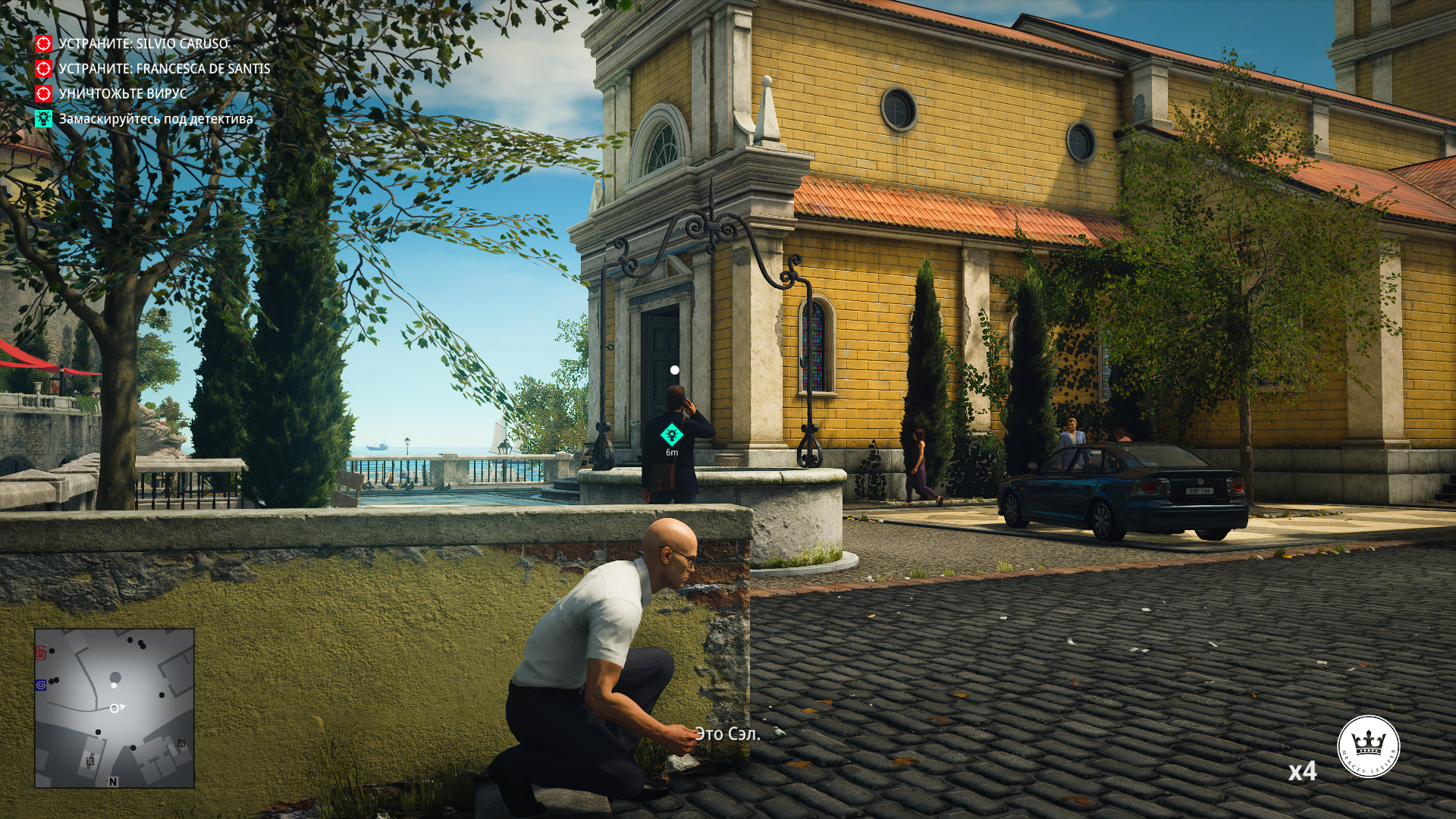Select the Silvio Caruso elimination objective
Screen dimensions: 1456x819
tap(143, 44)
